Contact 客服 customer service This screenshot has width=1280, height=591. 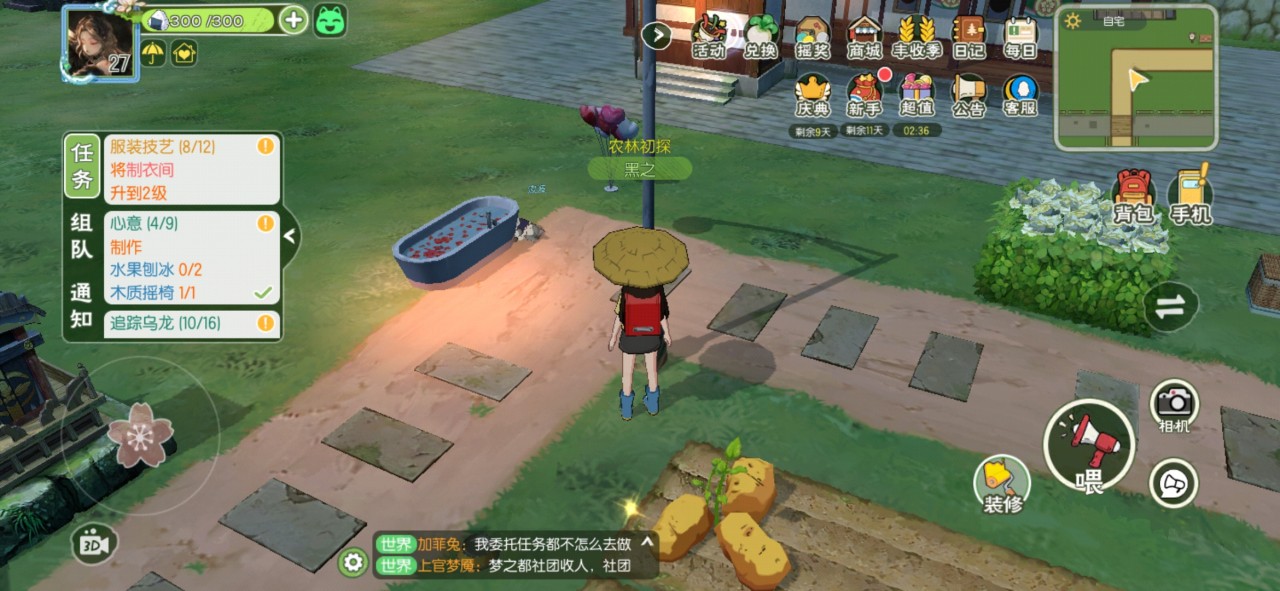(1020, 94)
